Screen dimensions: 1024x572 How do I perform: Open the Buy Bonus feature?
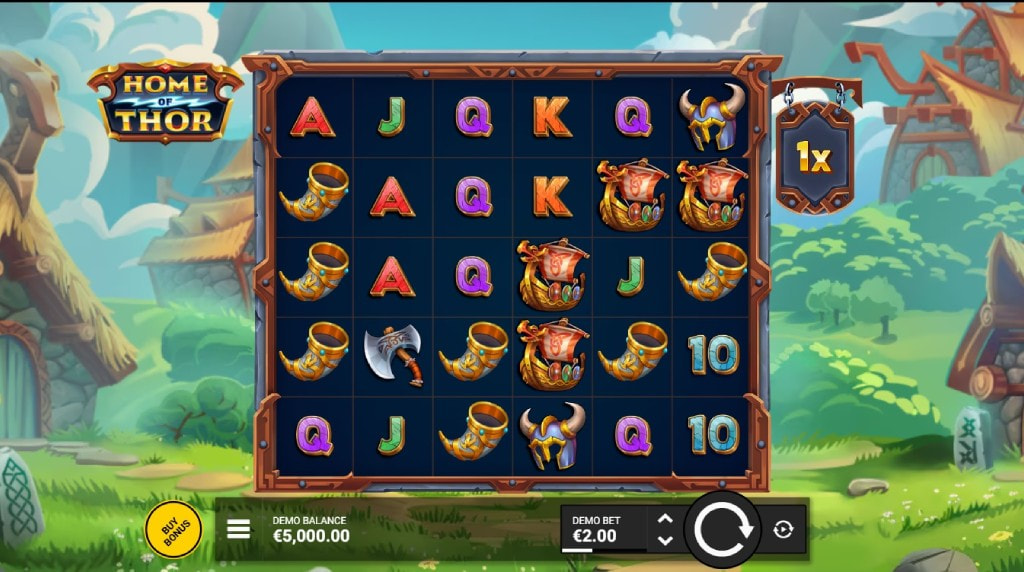173,529
